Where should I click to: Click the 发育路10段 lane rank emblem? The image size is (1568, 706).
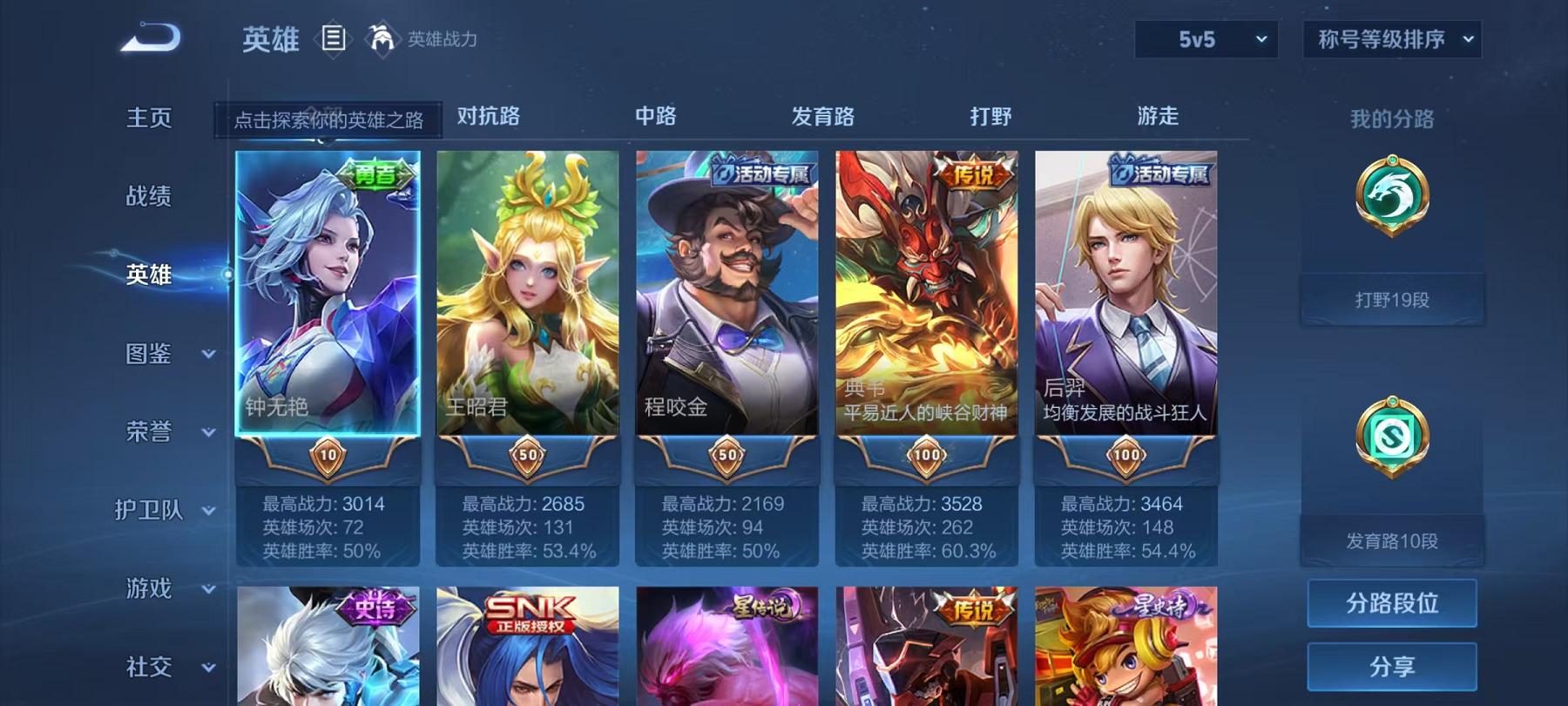pos(1391,434)
